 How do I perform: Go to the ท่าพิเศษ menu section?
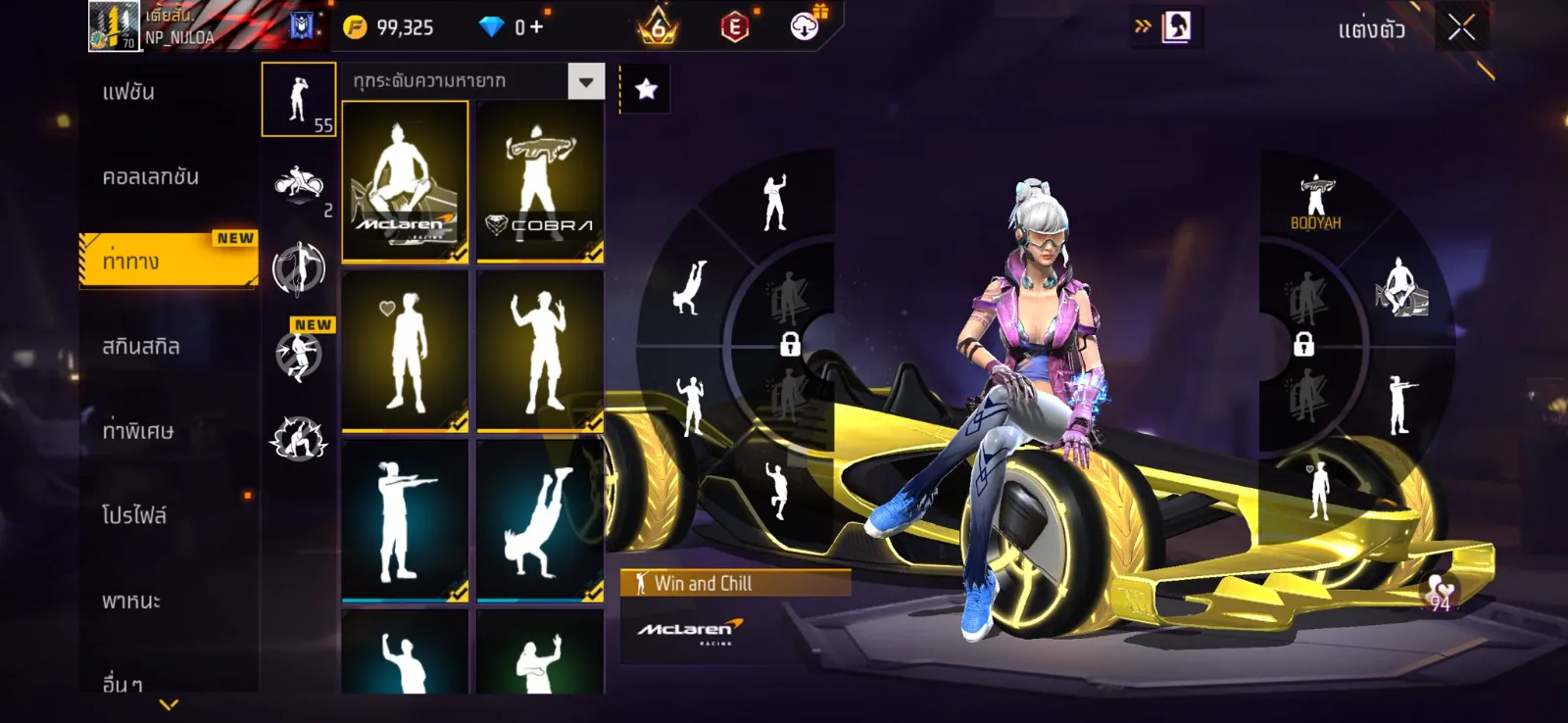(x=138, y=431)
